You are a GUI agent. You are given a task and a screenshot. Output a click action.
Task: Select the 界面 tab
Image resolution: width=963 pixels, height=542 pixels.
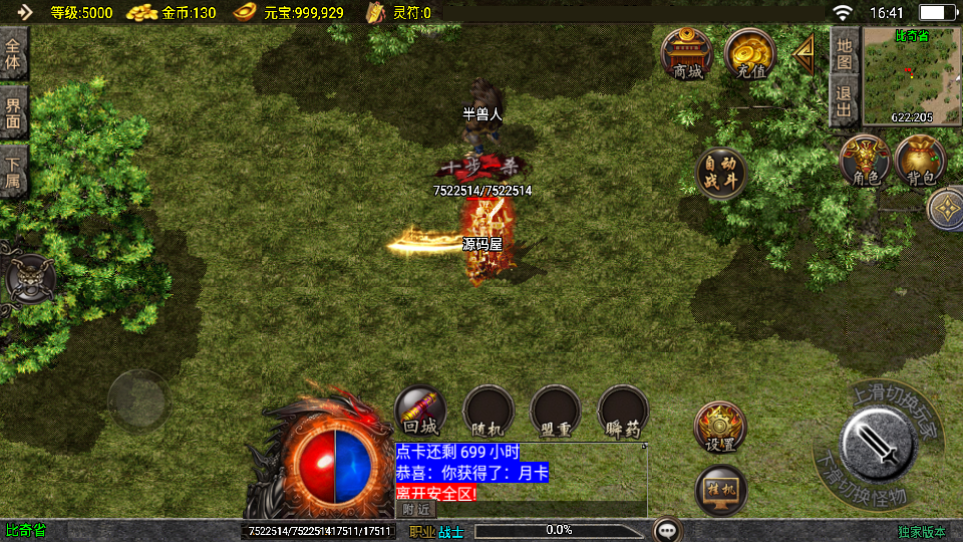pos(13,112)
